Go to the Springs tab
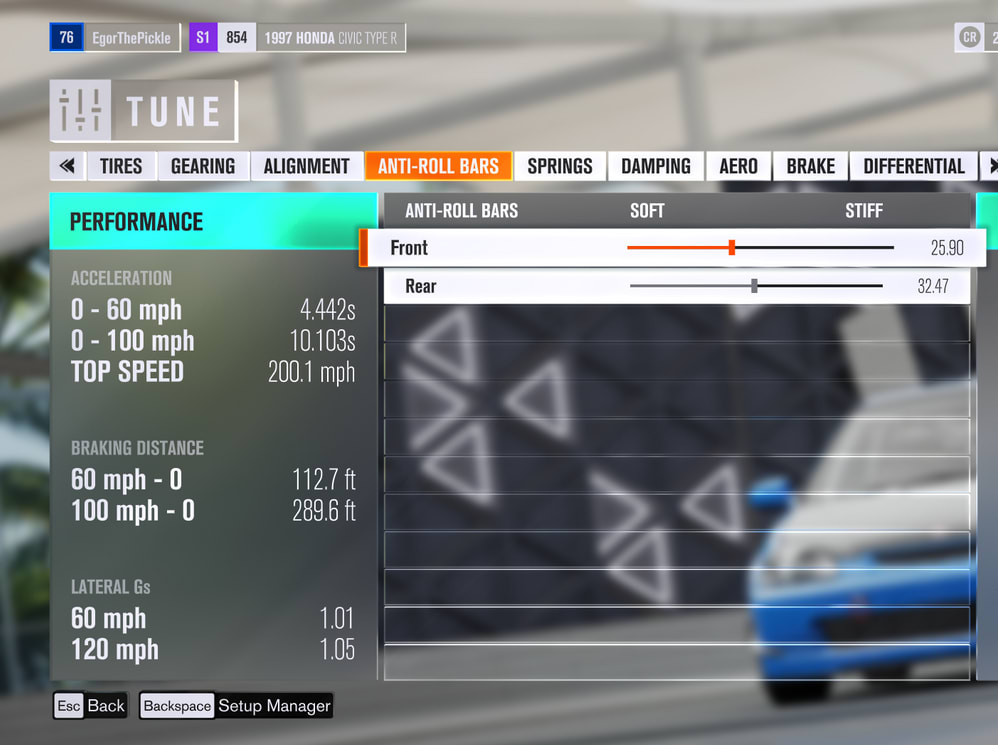This screenshot has width=998, height=745. pyautogui.click(x=560, y=166)
